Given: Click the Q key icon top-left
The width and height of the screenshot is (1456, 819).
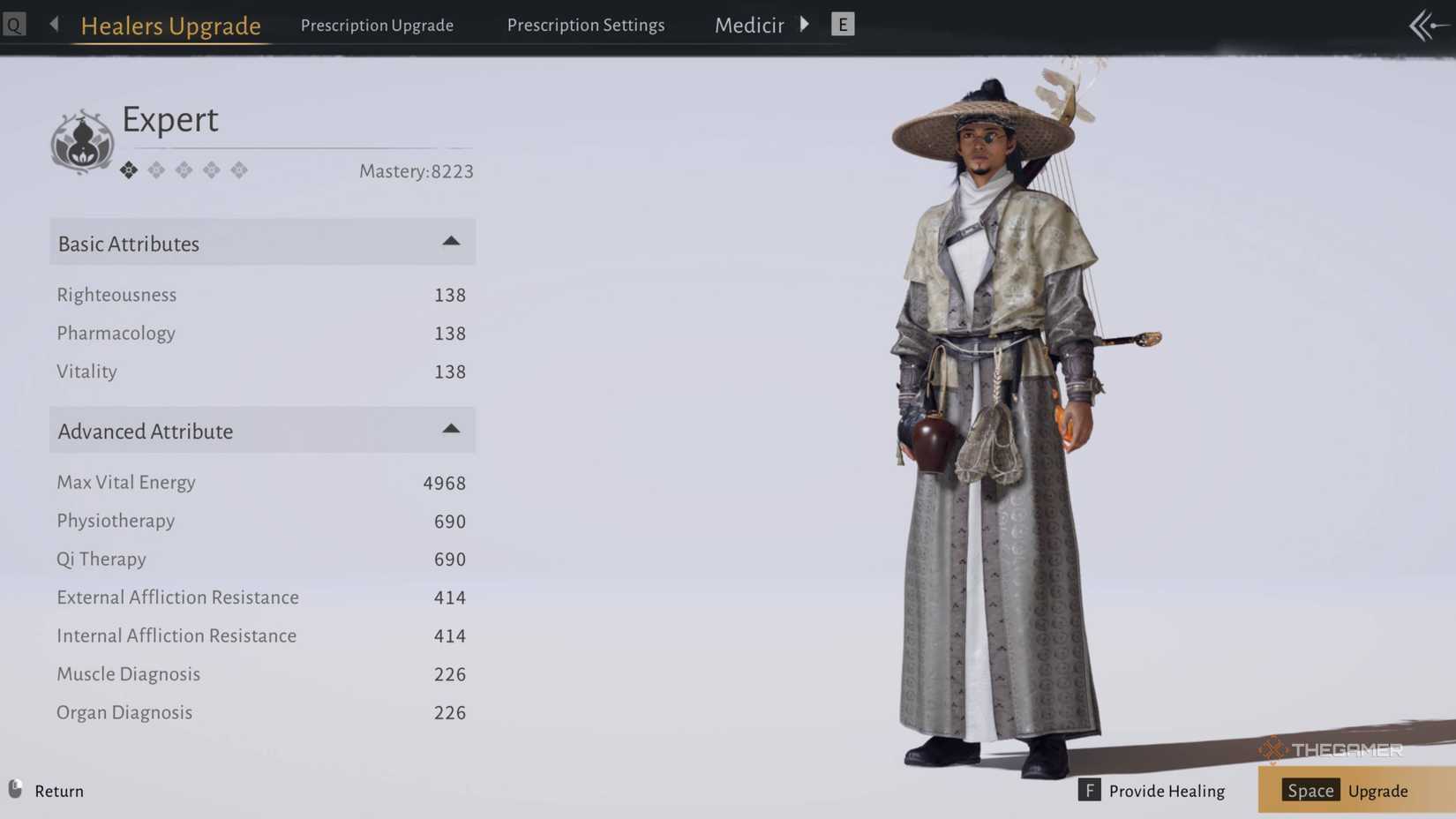Looking at the screenshot, I should point(14,24).
